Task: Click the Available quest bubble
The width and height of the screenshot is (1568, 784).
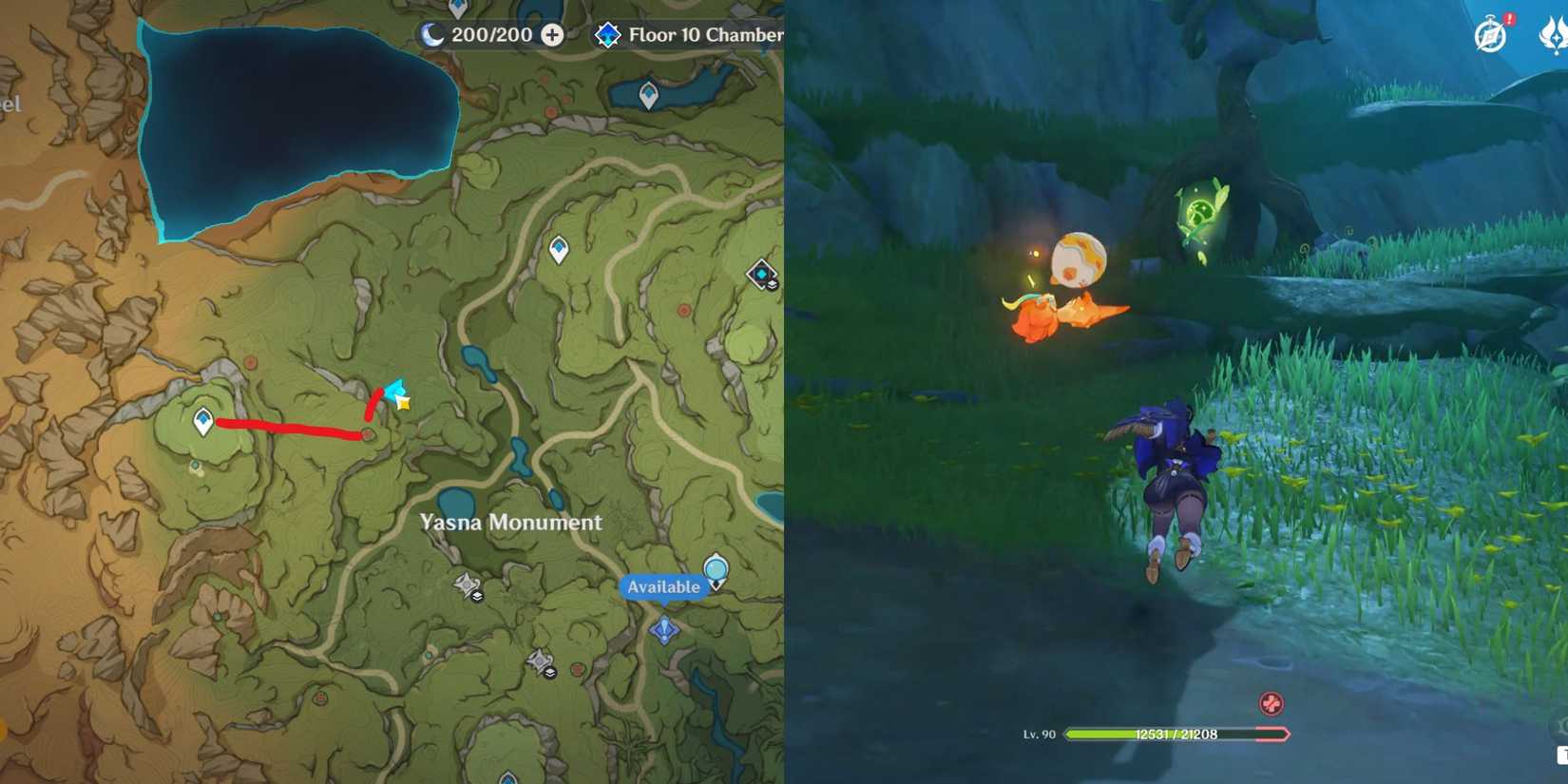Action: coord(663,587)
